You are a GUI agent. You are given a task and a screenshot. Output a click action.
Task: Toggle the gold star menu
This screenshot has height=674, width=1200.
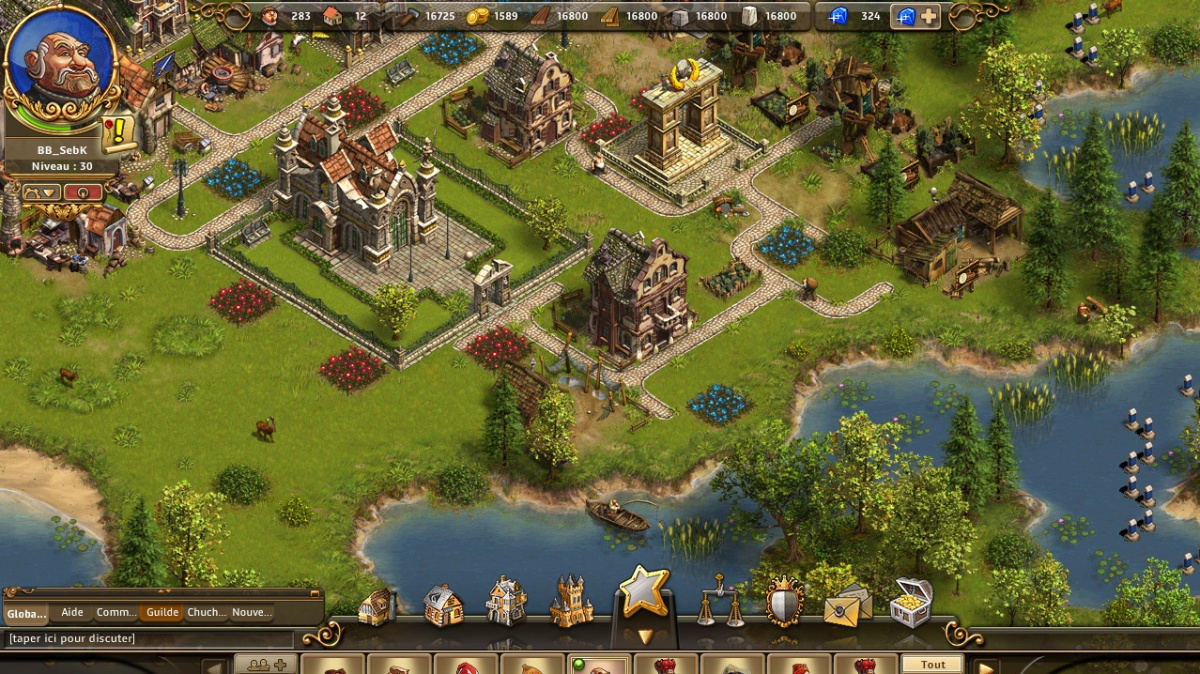point(644,594)
